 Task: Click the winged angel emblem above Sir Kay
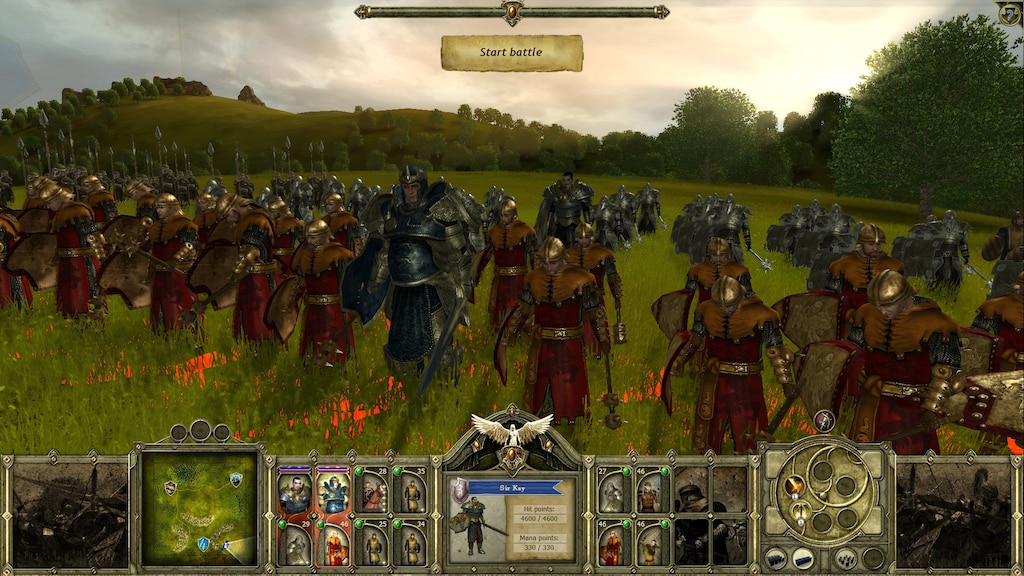[512, 430]
